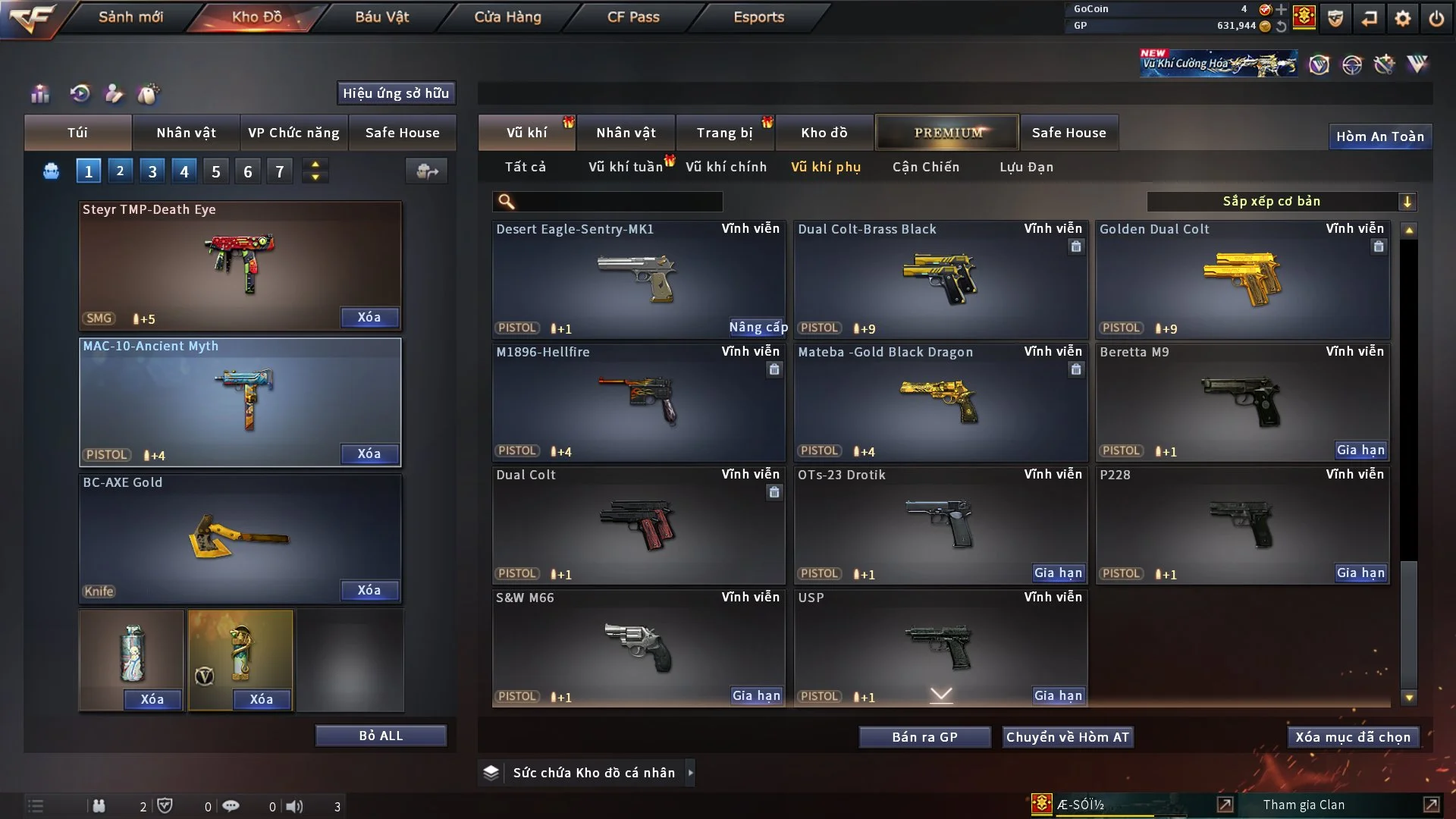Open settings with the gear icon
Image resolution: width=1456 pixels, height=819 pixels.
(1402, 17)
